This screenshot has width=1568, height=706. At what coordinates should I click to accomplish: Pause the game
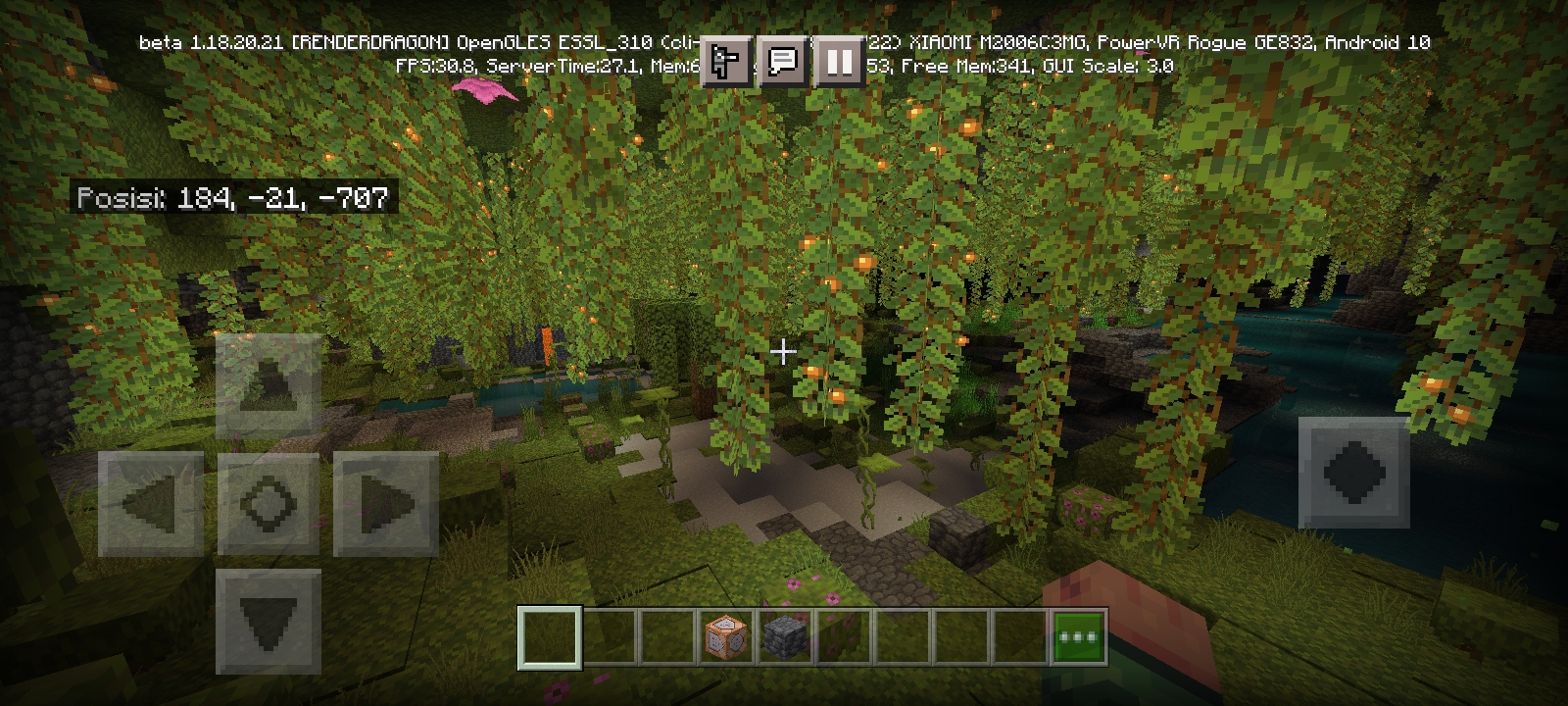839,62
